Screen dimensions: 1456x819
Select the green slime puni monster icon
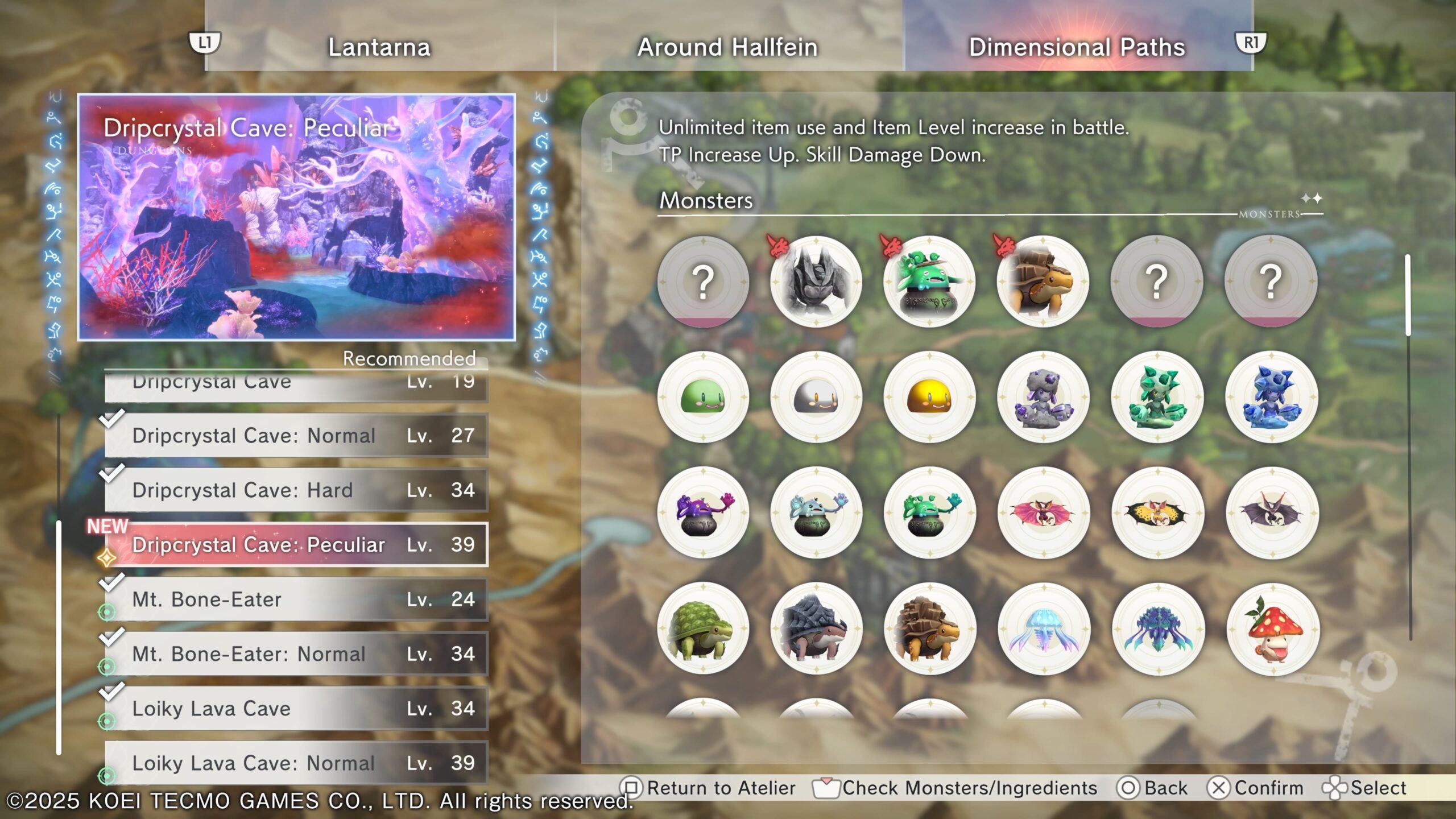point(703,397)
